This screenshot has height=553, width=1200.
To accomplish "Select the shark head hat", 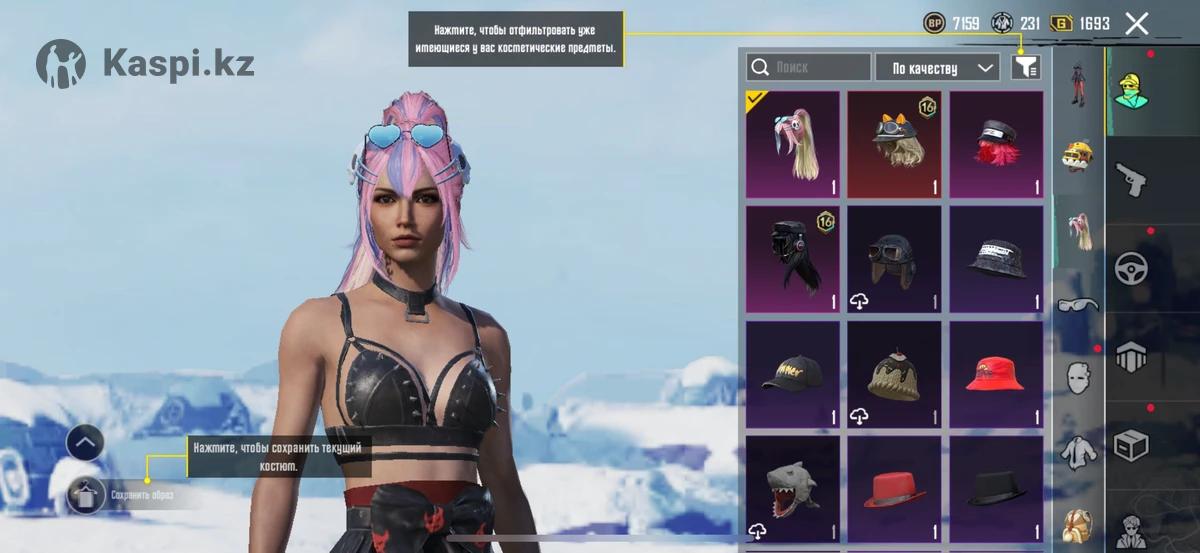I will click(793, 489).
